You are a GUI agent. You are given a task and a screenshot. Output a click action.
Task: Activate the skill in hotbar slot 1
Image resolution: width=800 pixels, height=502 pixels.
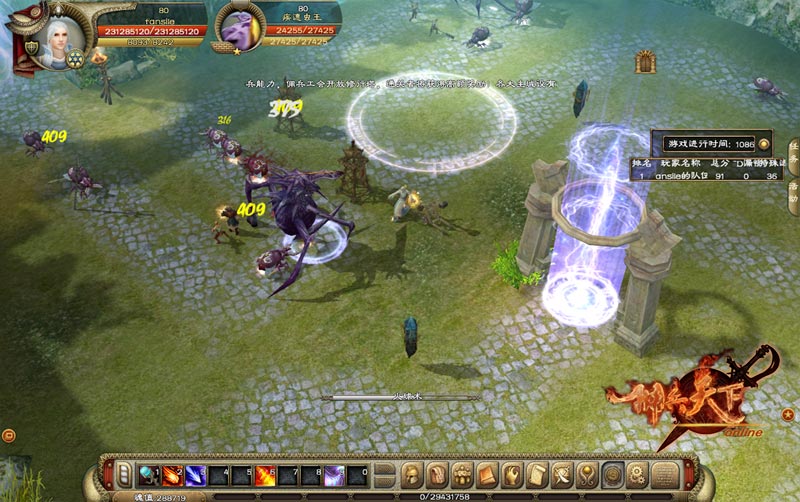coord(147,473)
